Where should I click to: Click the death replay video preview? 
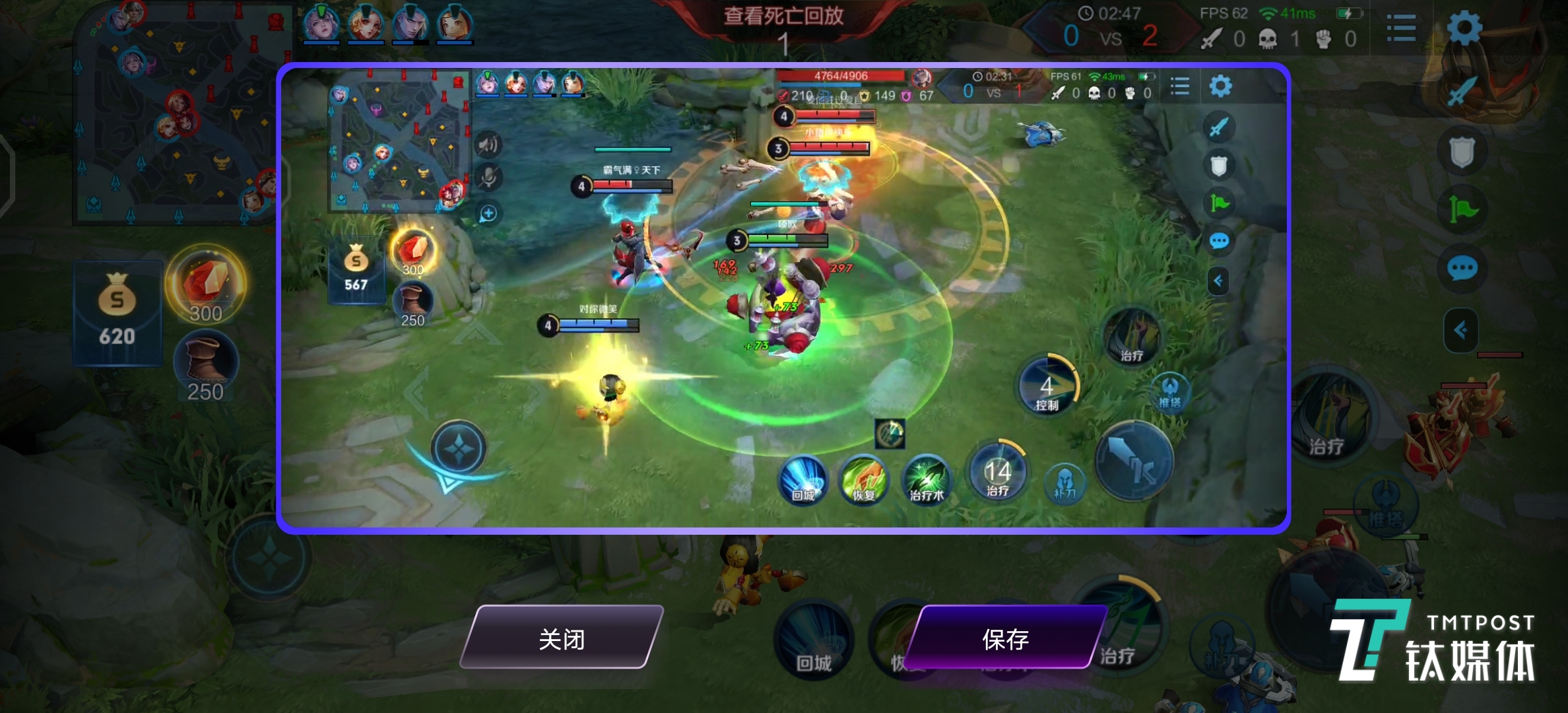[783, 298]
